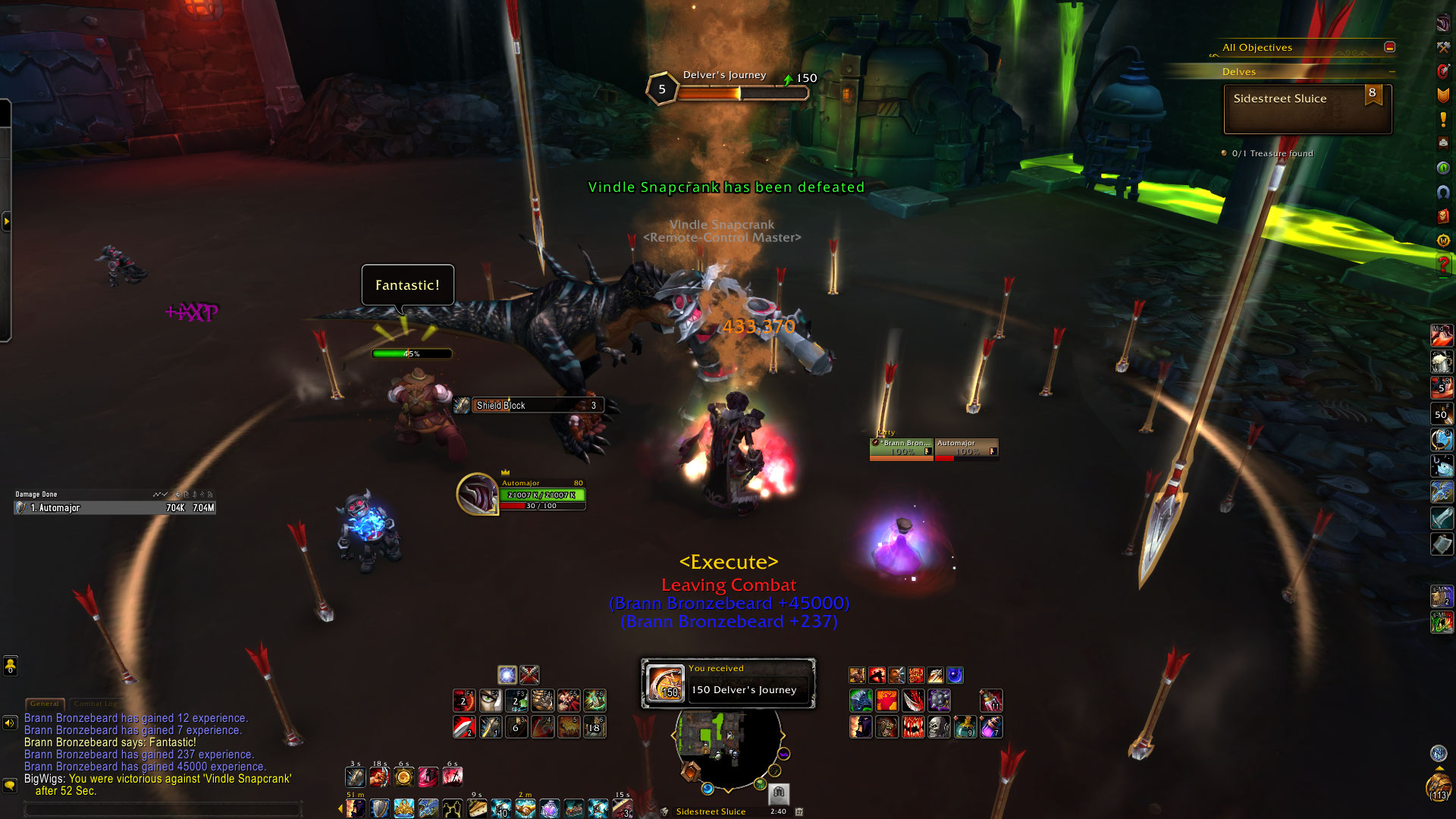Click the yellow exclamation mark quest icon
Screen dimensions: 1456x819
pyautogui.click(x=1443, y=119)
